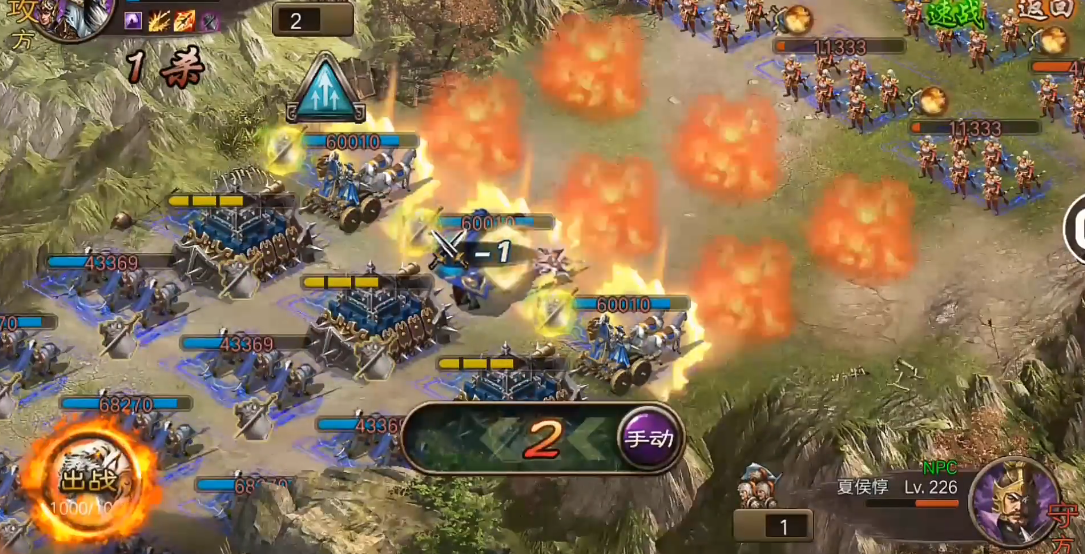Click the 返回 return button
Image resolution: width=1085 pixels, height=554 pixels.
pyautogui.click(x=1046, y=10)
